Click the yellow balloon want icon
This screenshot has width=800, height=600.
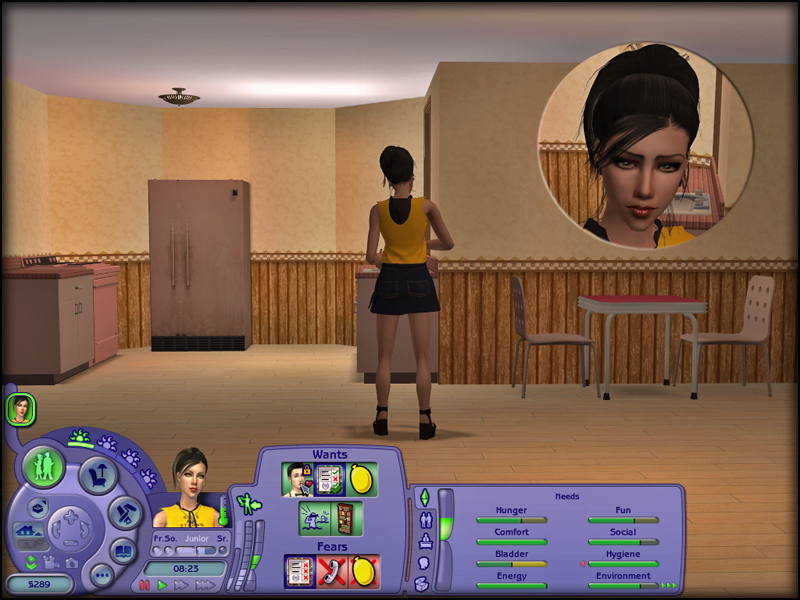361,480
